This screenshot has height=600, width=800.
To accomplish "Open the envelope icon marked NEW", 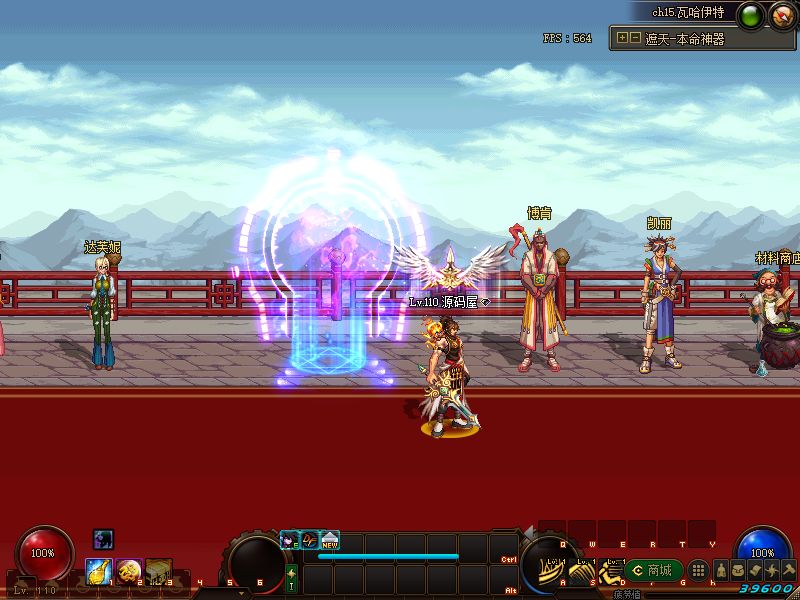I will point(330,540).
